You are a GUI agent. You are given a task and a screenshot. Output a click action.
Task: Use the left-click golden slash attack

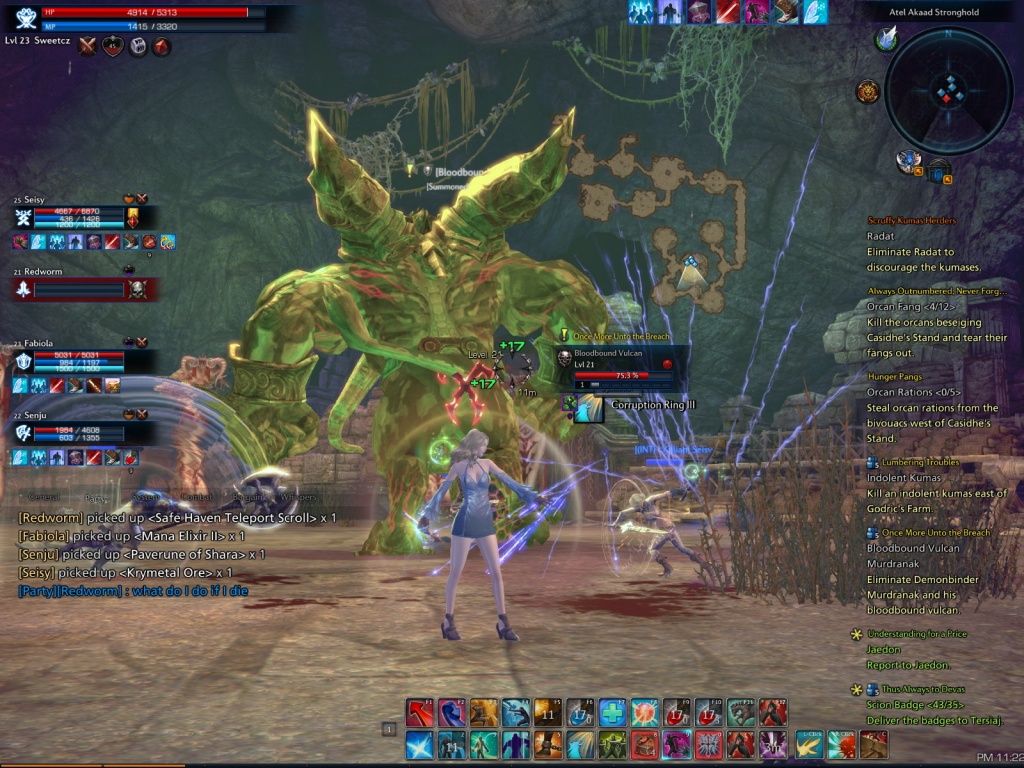click(x=808, y=745)
